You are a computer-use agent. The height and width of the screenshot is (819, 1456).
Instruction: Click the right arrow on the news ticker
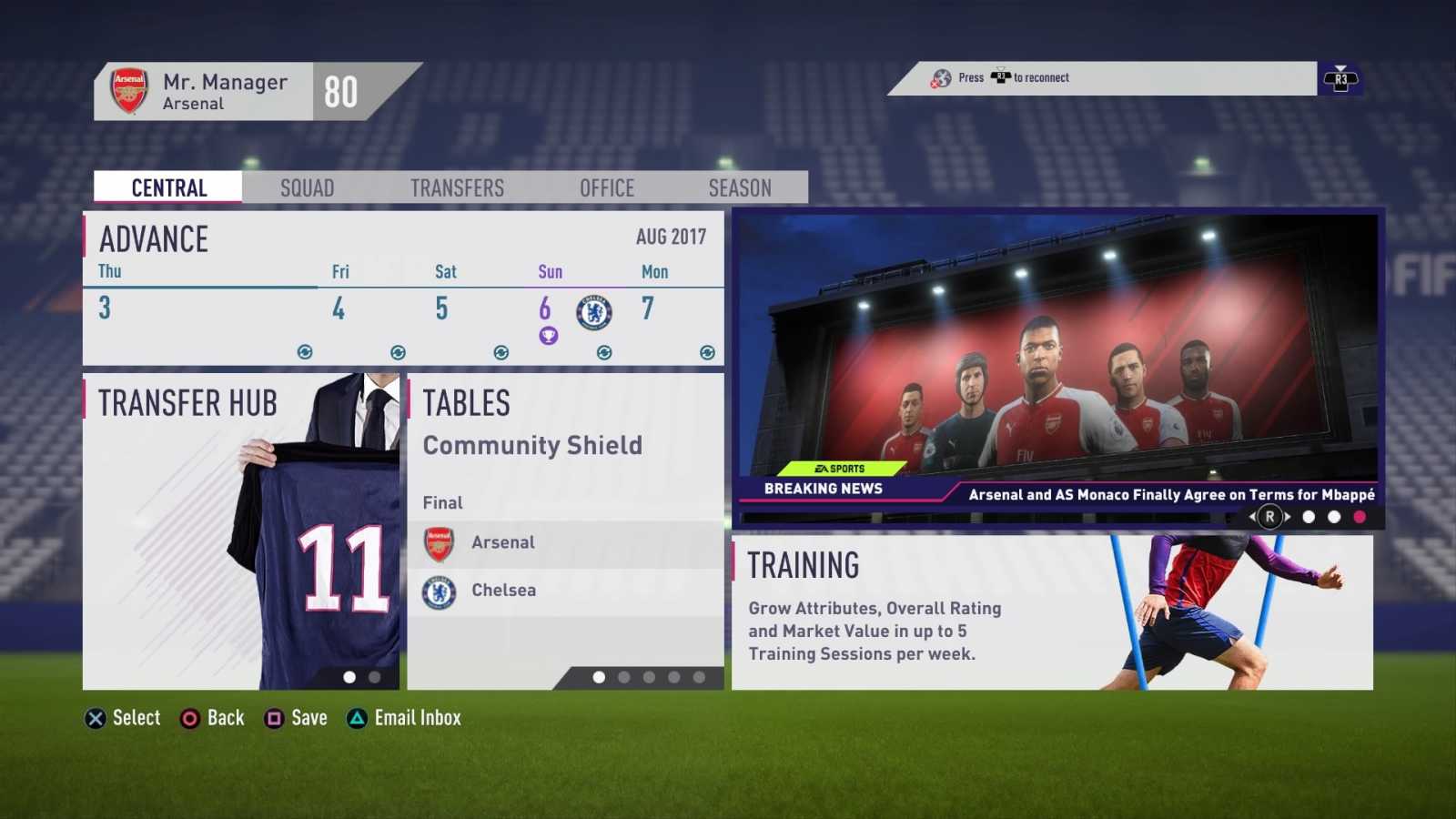pyautogui.click(x=1288, y=517)
